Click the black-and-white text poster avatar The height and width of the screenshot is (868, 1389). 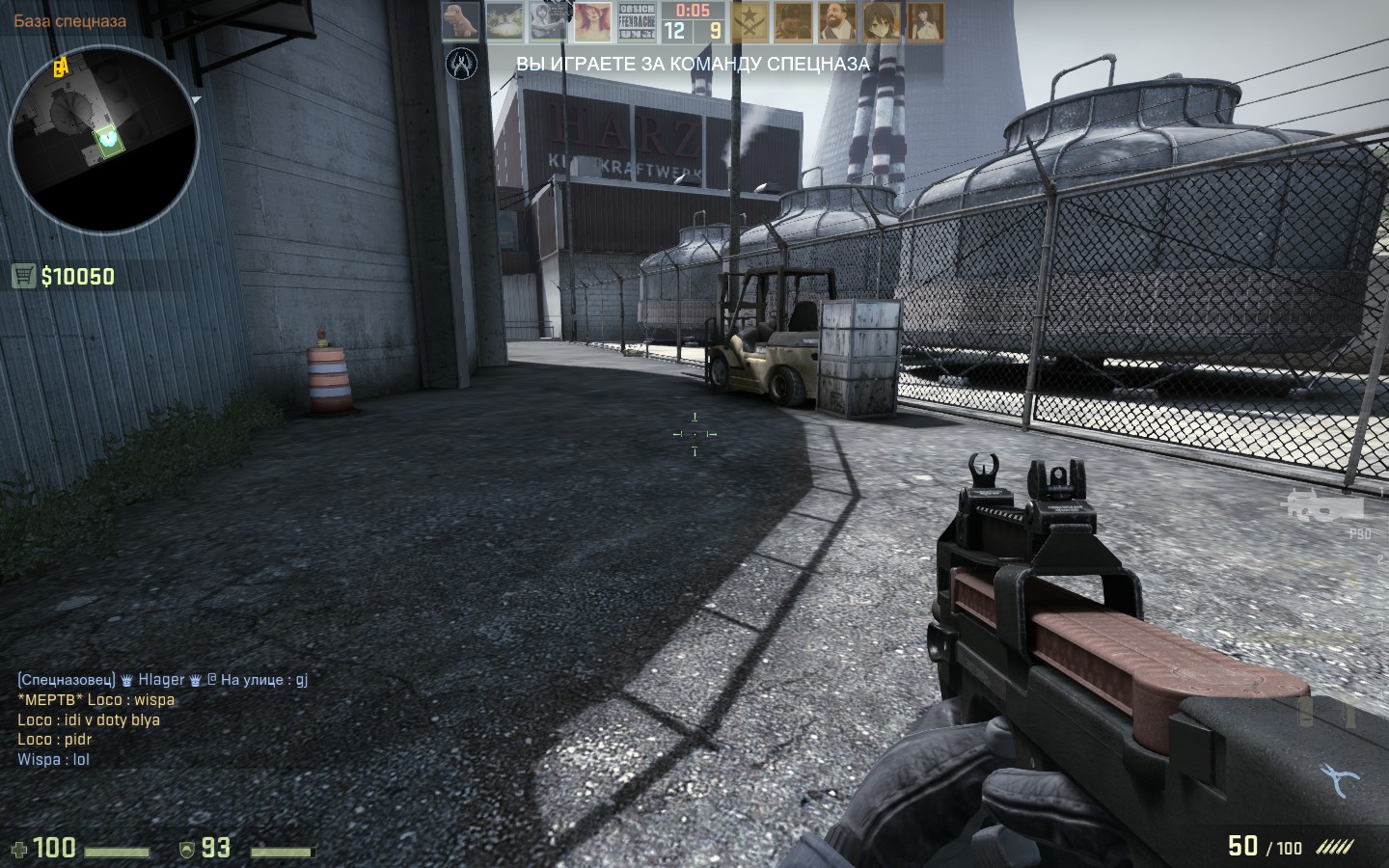tap(637, 21)
